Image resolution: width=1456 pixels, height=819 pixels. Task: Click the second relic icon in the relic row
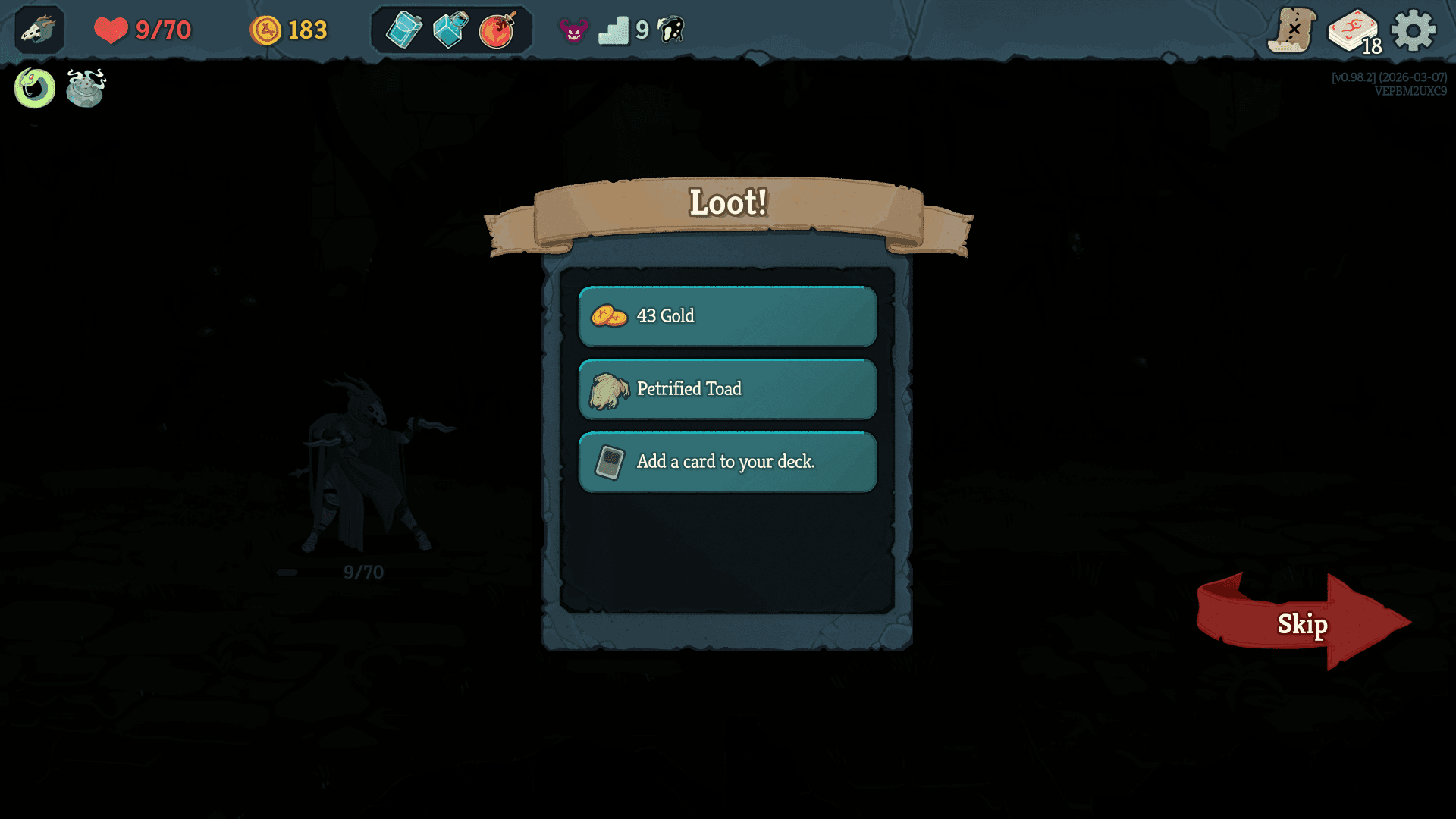click(x=85, y=89)
